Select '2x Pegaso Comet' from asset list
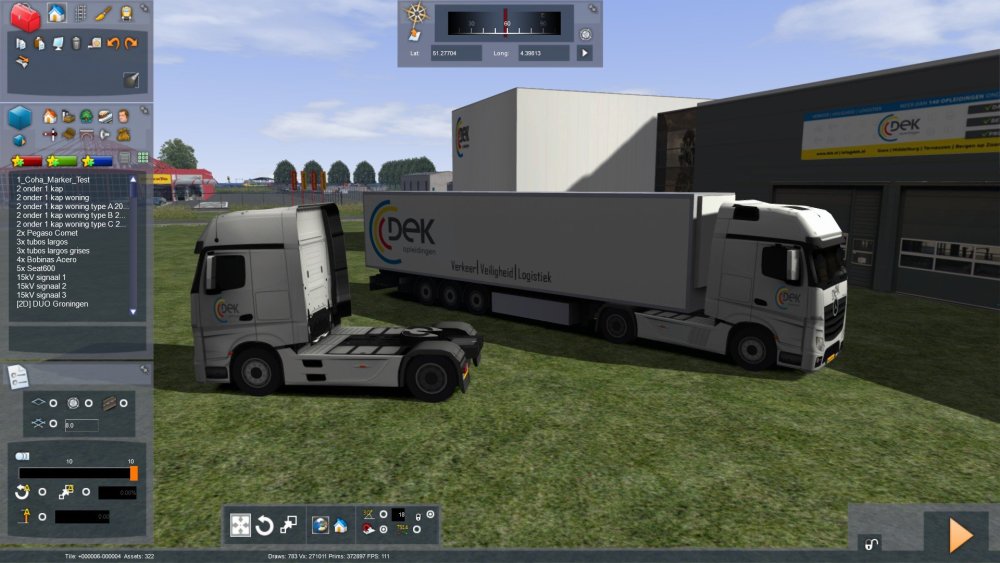 (x=48, y=233)
